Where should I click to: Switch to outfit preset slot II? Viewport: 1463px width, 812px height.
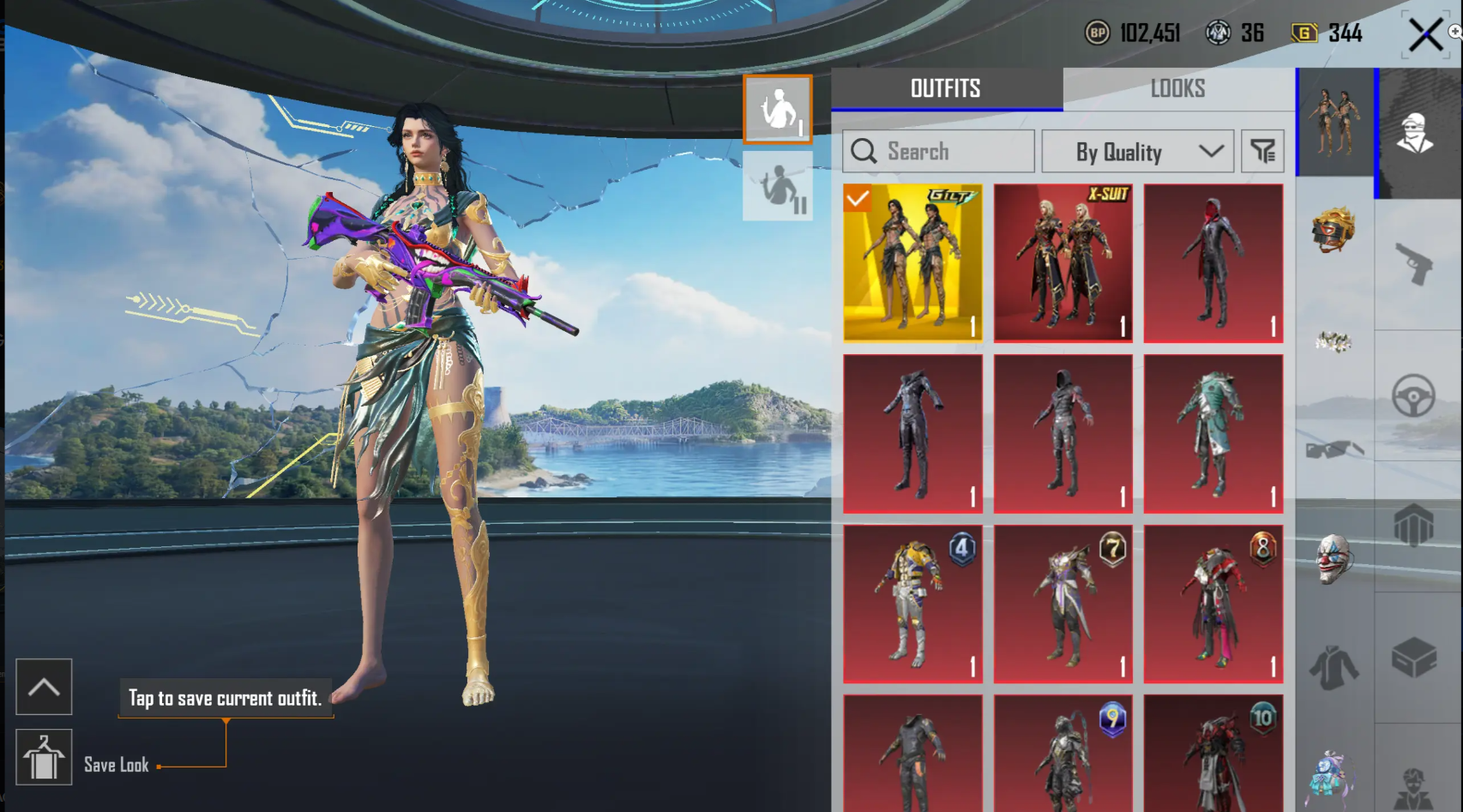(x=776, y=184)
